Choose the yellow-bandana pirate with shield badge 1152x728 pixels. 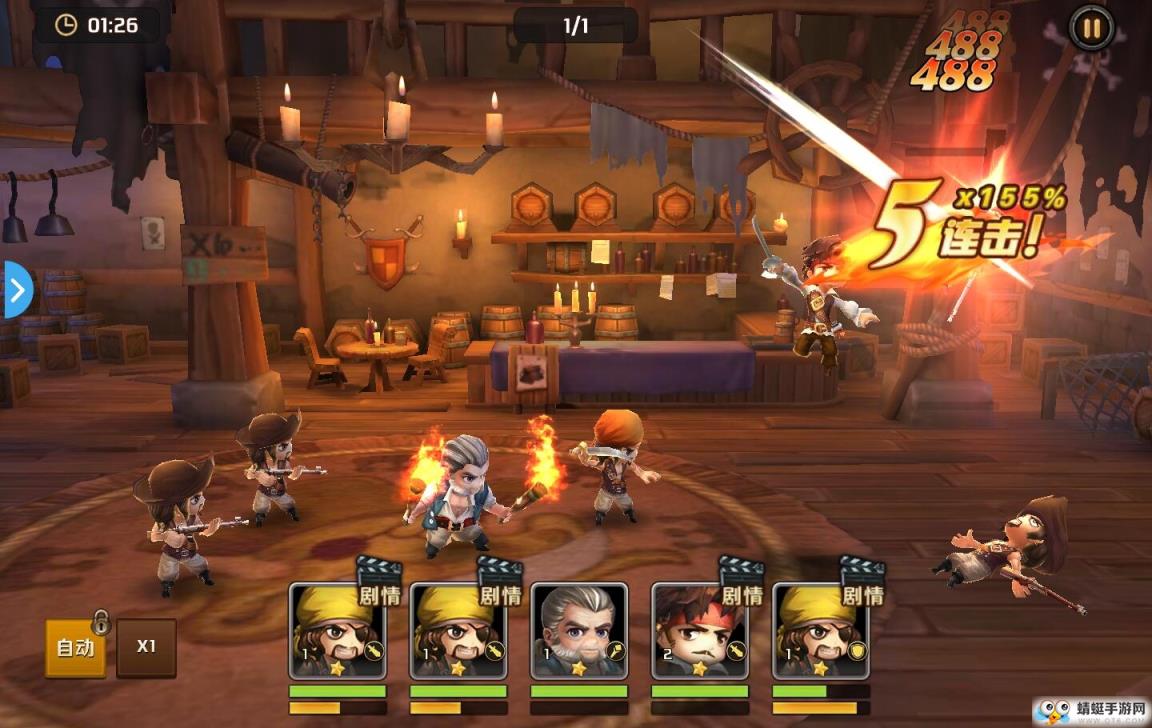pos(821,632)
